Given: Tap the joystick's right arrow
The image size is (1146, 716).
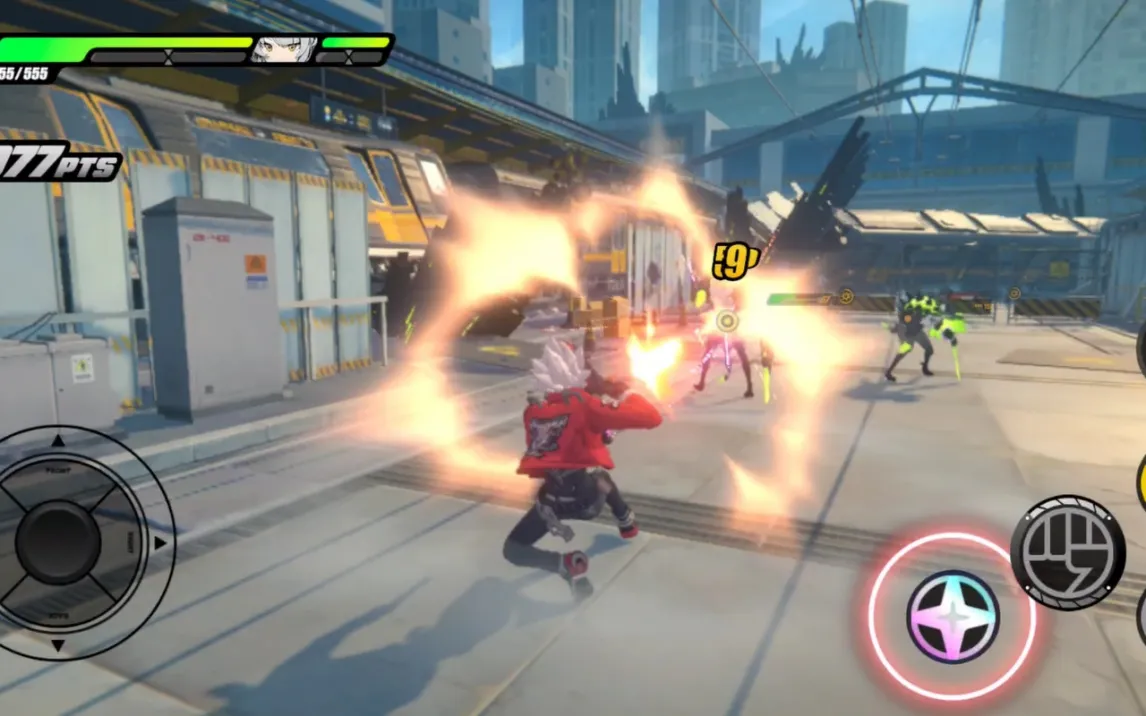Looking at the screenshot, I should (159, 543).
